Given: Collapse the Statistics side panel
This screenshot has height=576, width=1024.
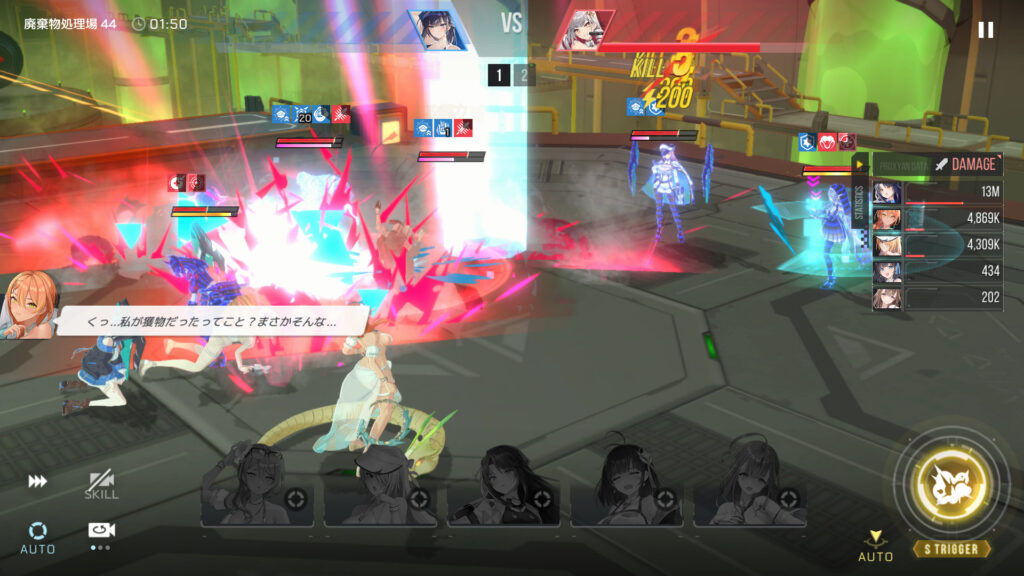Looking at the screenshot, I should pyautogui.click(x=859, y=164).
